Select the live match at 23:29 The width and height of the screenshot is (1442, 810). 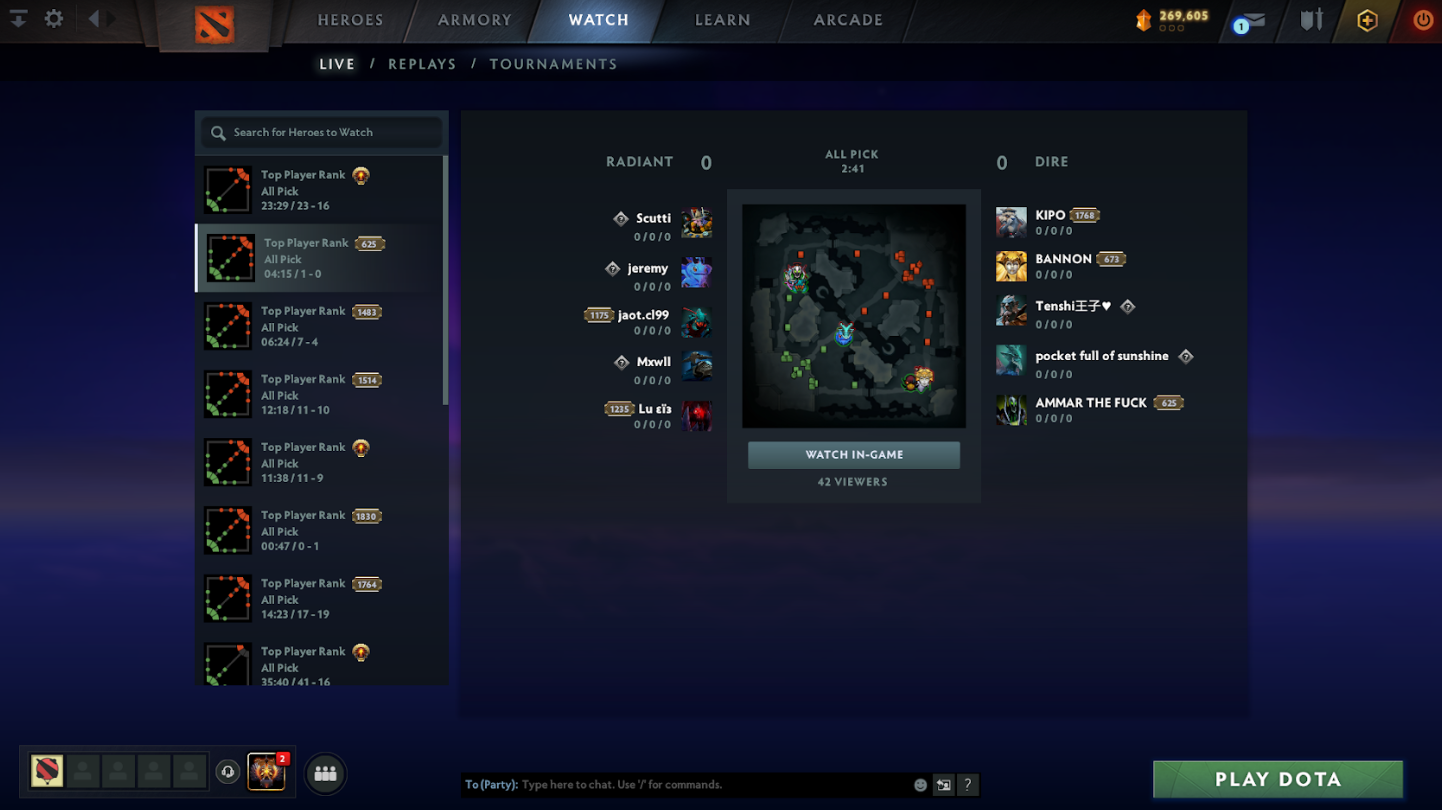[320, 190]
